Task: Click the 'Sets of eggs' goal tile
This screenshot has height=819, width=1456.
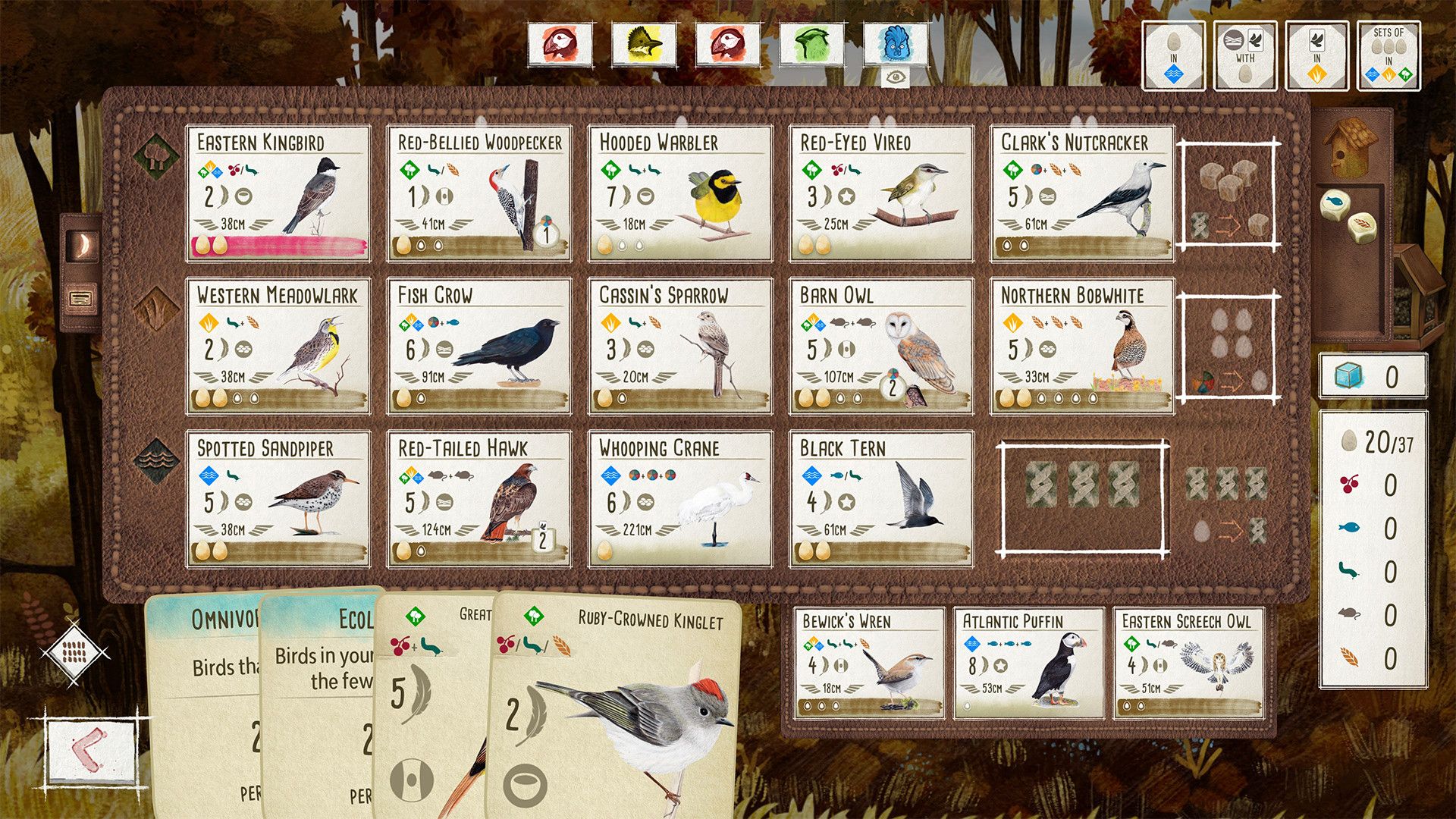Action: coord(1389,56)
